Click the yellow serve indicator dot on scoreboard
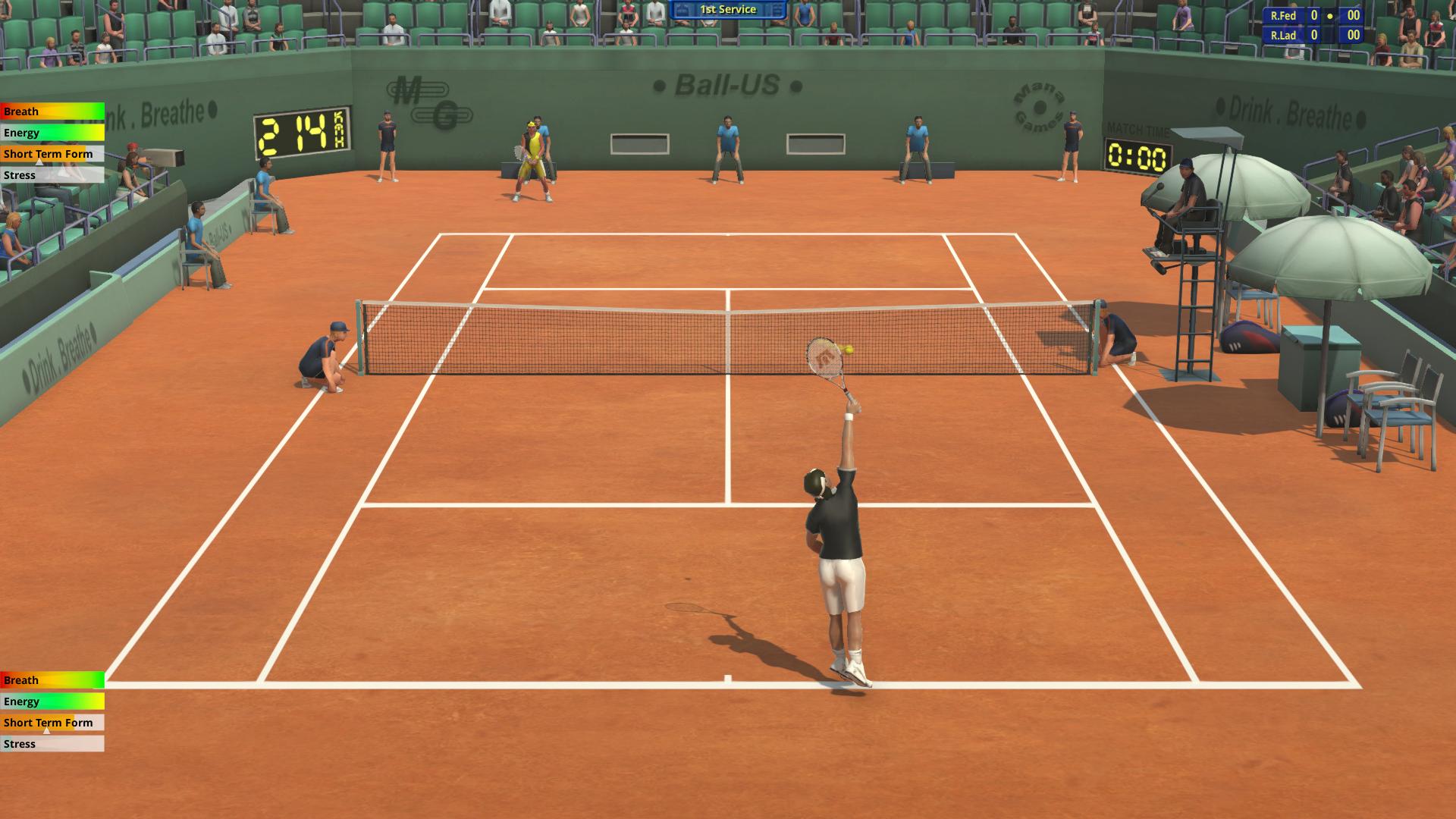Screen dimensions: 1456x819 (1329, 14)
